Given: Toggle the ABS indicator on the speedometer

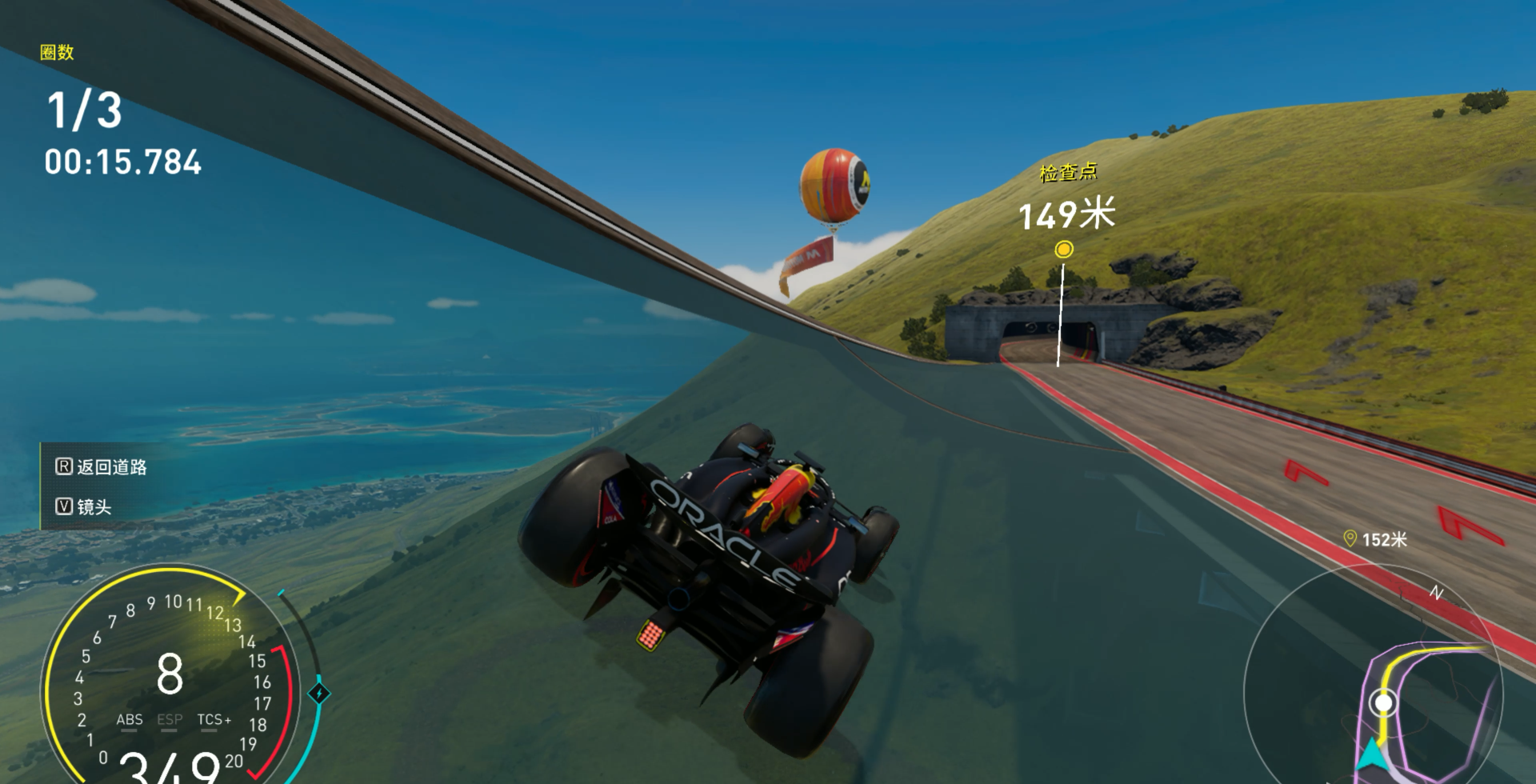Looking at the screenshot, I should click(130, 720).
